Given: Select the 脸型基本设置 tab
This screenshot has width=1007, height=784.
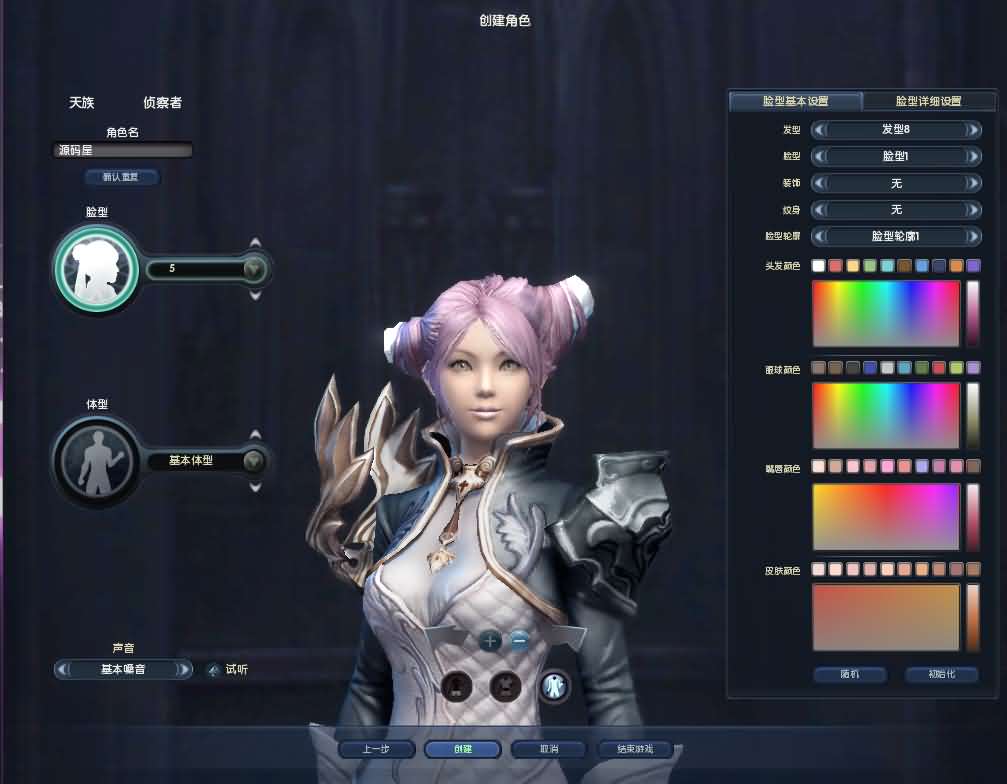Looking at the screenshot, I should [795, 101].
